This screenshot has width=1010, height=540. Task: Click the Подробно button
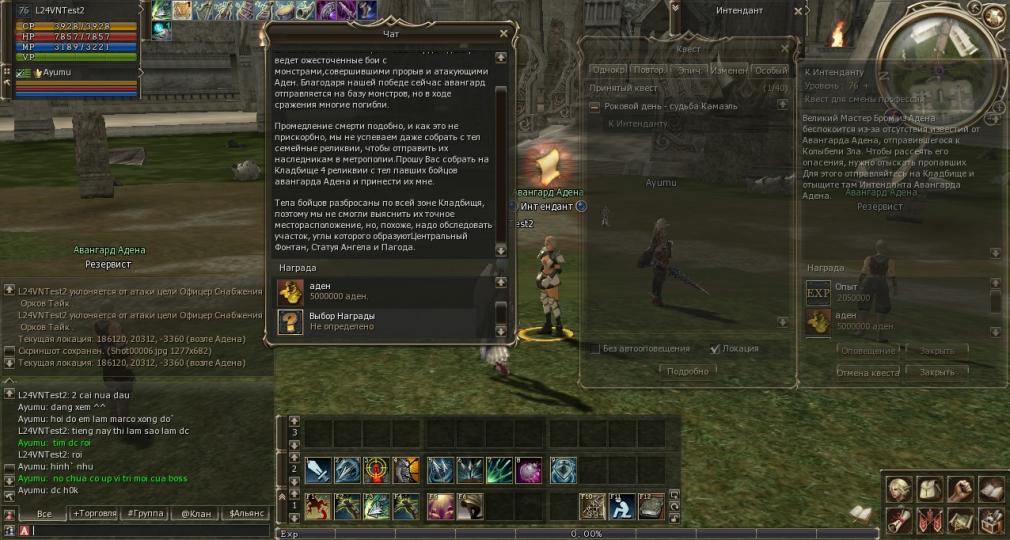point(688,371)
